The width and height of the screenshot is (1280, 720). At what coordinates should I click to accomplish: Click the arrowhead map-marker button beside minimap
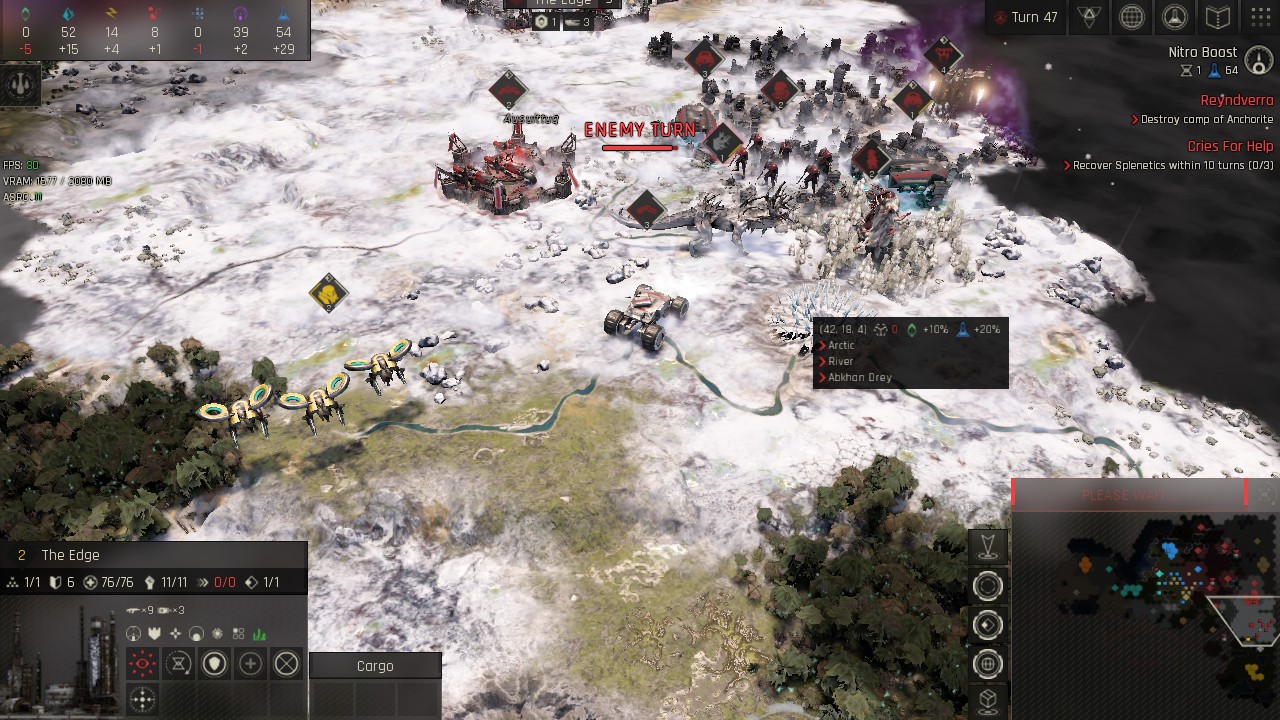pos(988,546)
